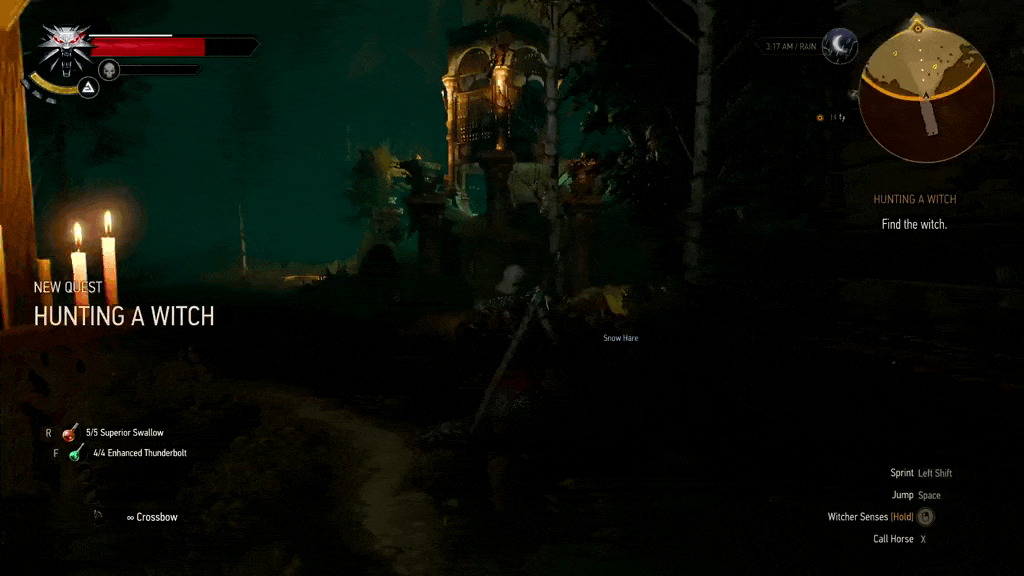Viewport: 1024px width, 576px height.
Task: Click the toxicity skull icon
Action: pos(109,69)
